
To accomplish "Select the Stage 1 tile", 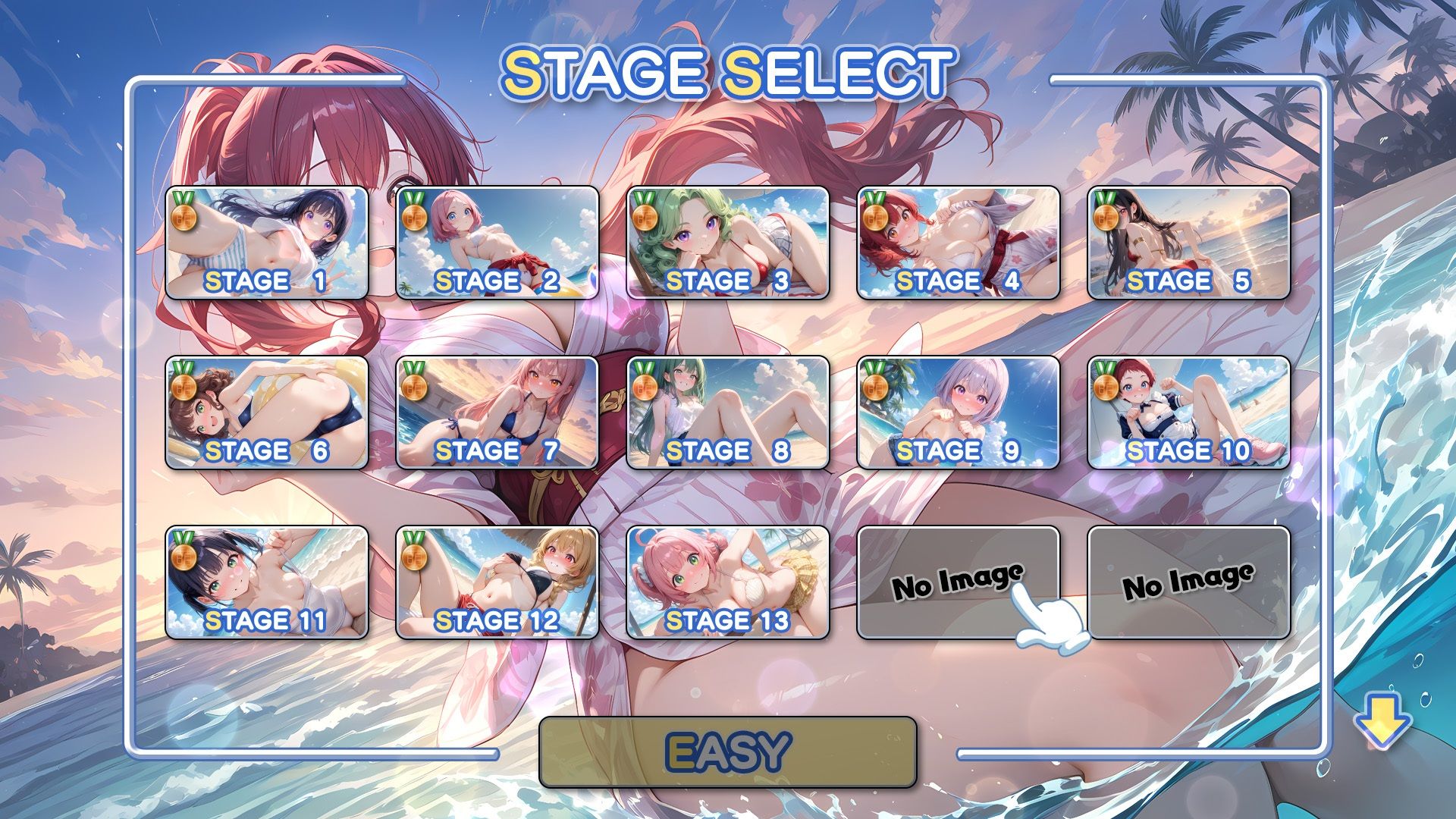I will pos(266,243).
